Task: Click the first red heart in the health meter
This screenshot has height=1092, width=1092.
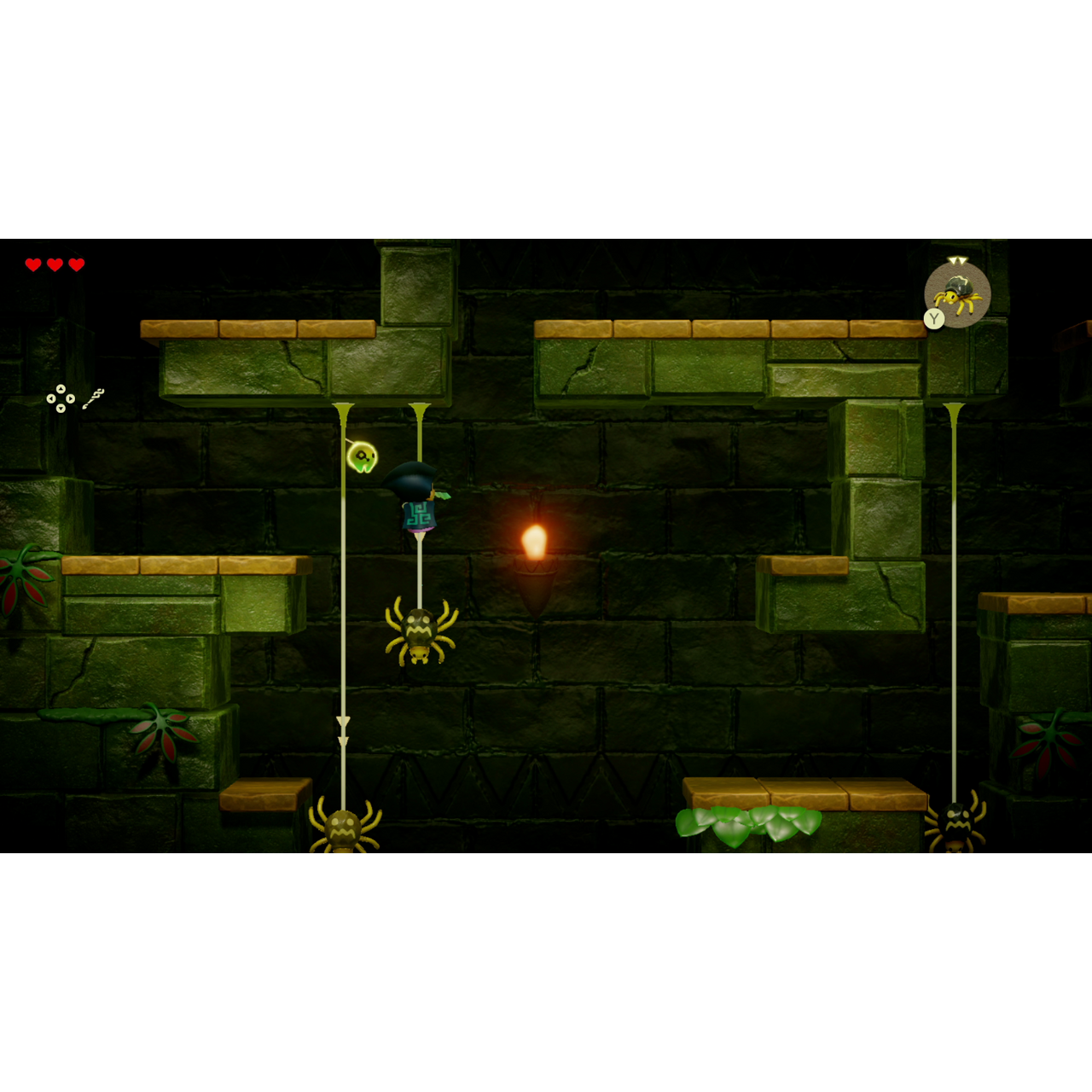Action: [x=33, y=263]
